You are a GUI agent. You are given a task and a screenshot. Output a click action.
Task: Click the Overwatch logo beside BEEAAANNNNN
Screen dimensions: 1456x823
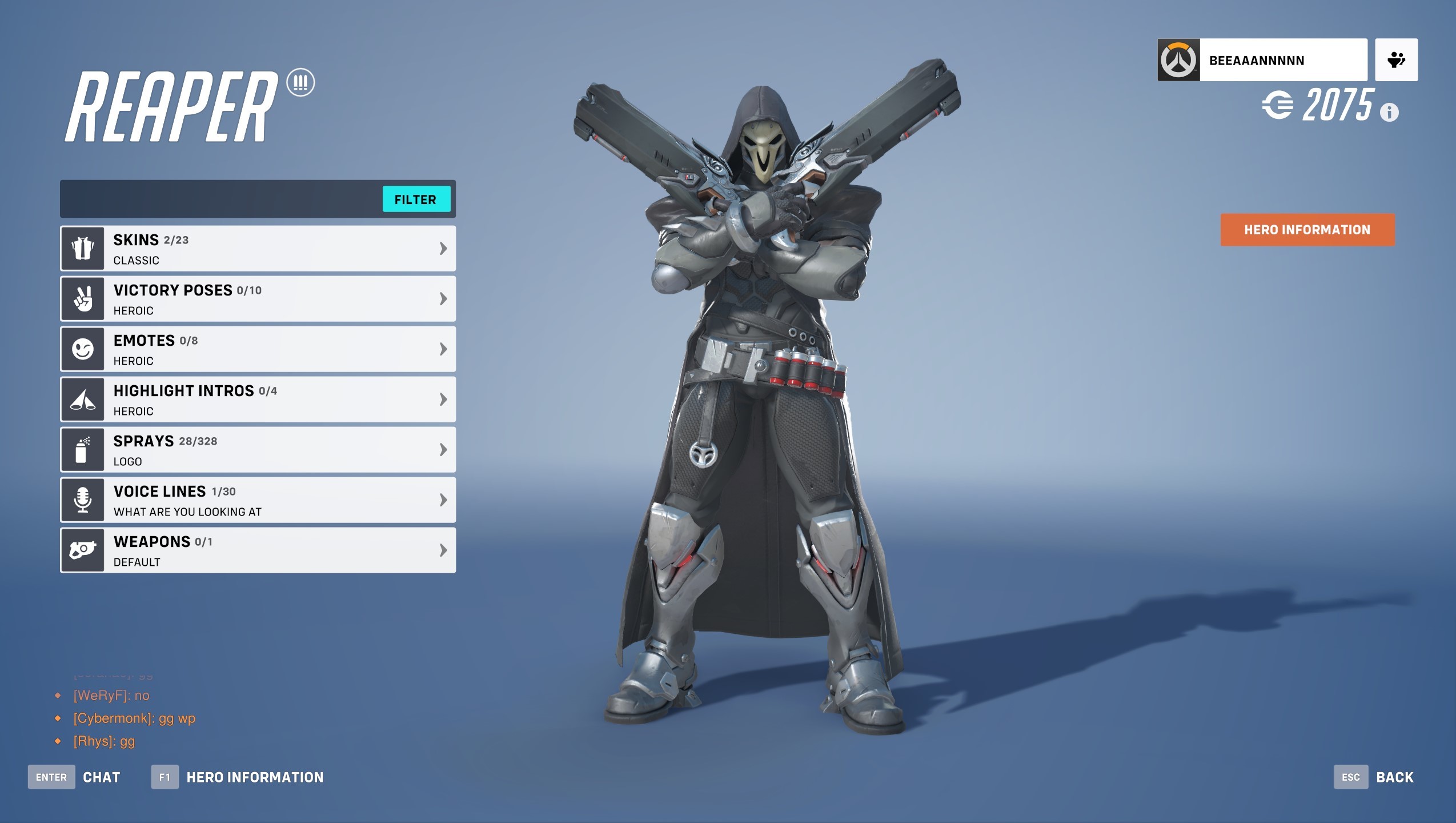[1179, 58]
